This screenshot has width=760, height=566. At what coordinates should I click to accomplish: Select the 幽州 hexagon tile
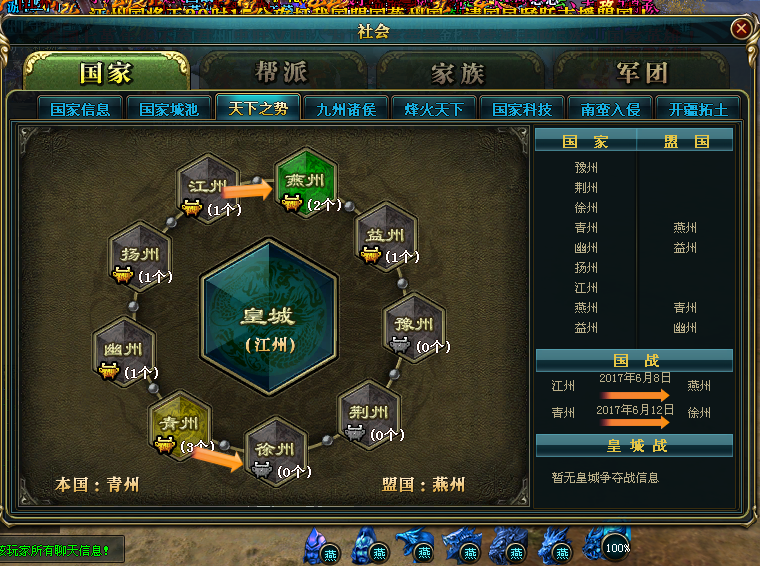(123, 350)
